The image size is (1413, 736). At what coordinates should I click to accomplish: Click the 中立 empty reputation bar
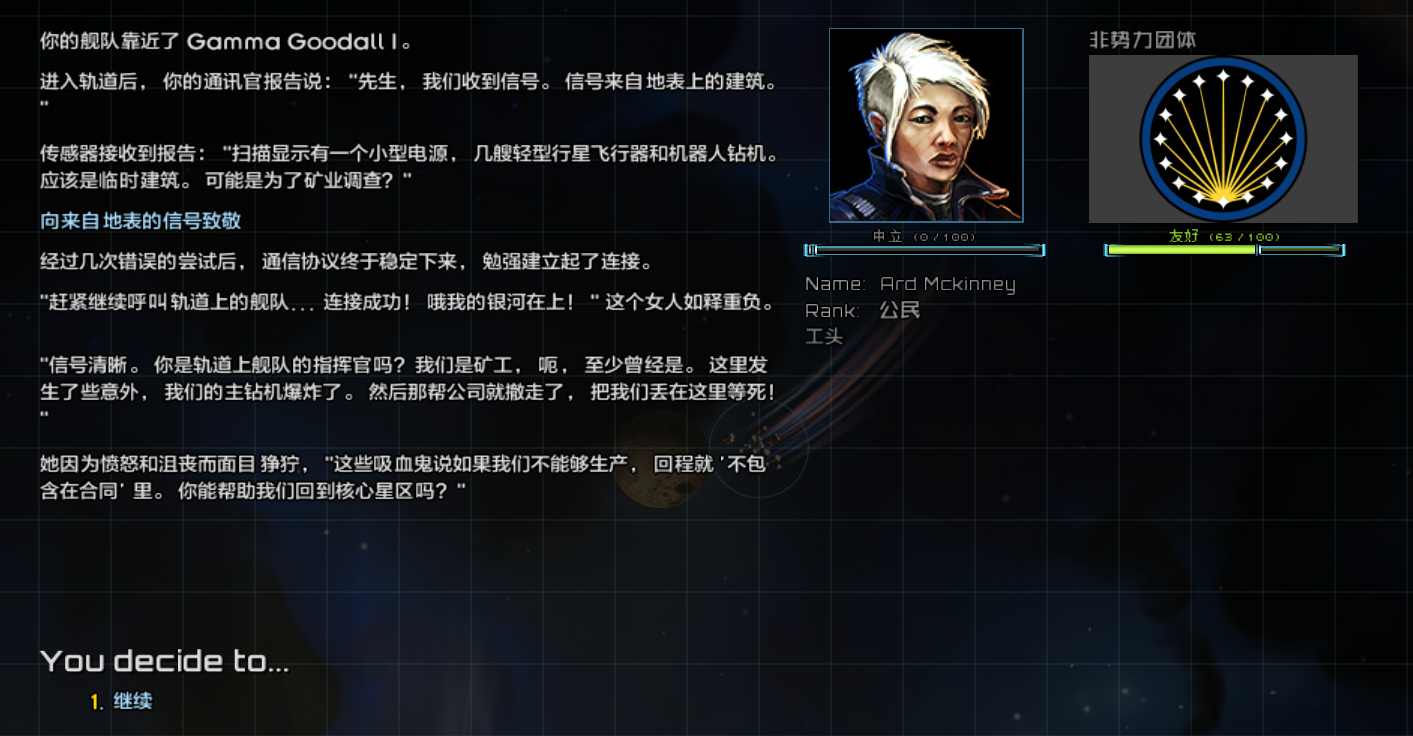(x=926, y=249)
